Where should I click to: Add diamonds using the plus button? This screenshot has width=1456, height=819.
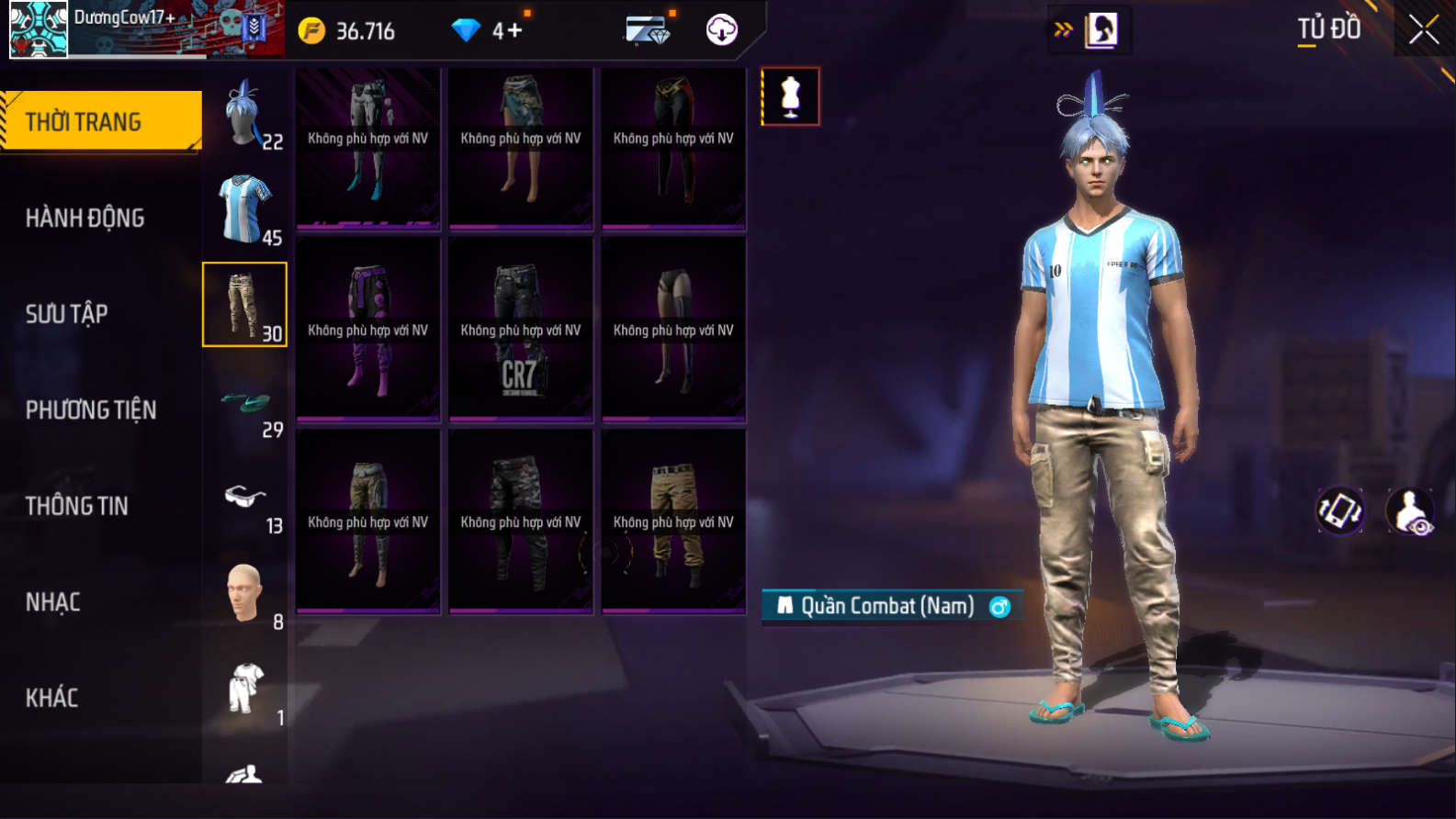click(x=514, y=30)
